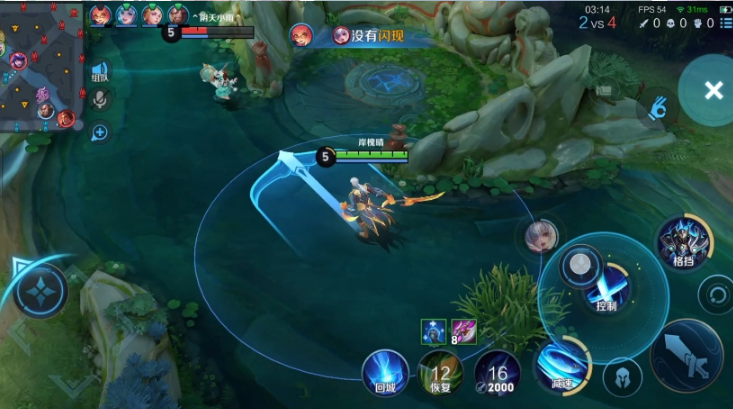Viewport: 733px width, 409px height.
Task: Toggle the muted microphone button
Action: coord(100,98)
